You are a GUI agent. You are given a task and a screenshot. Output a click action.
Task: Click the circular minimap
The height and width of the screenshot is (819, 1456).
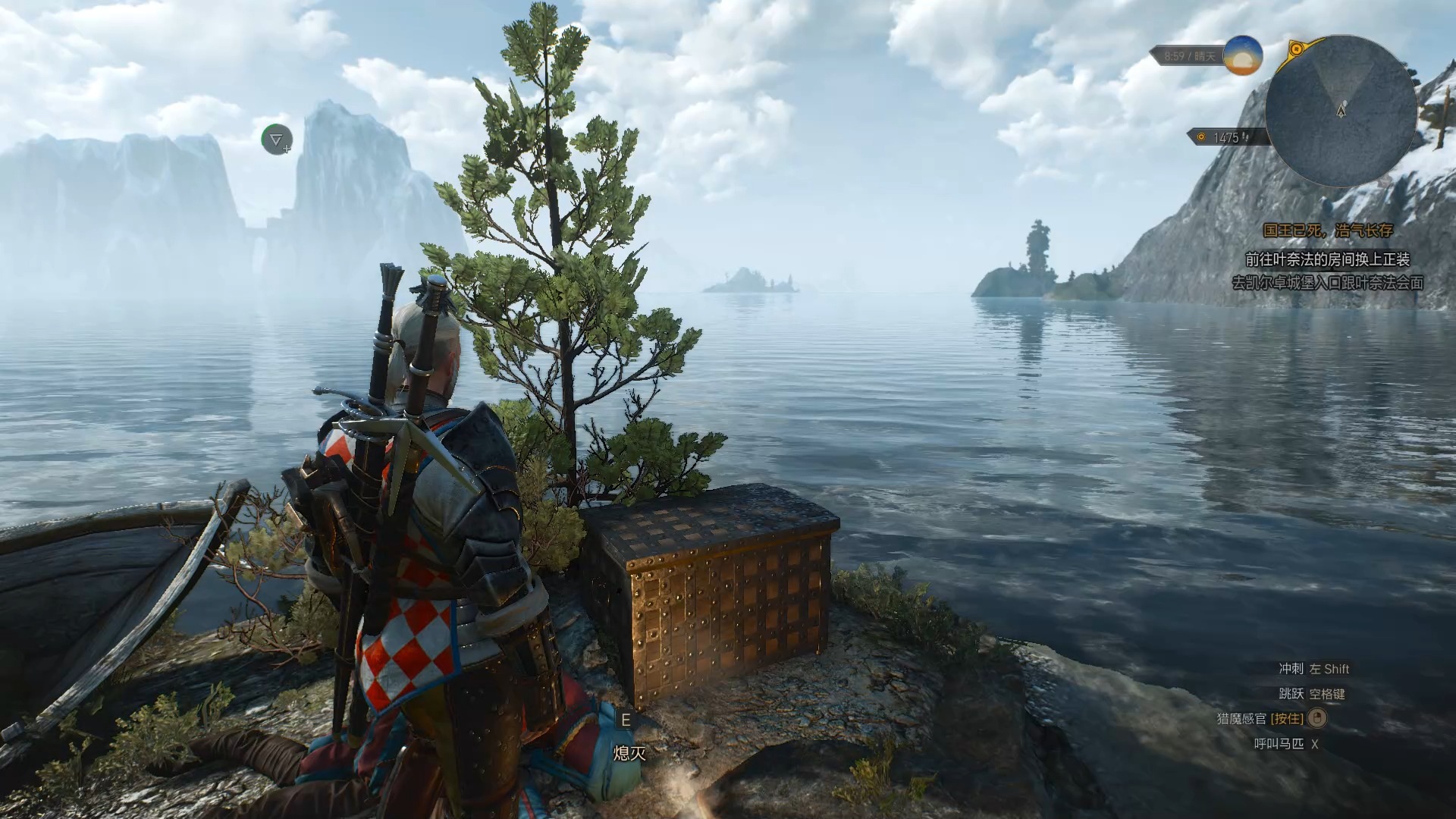[1341, 111]
